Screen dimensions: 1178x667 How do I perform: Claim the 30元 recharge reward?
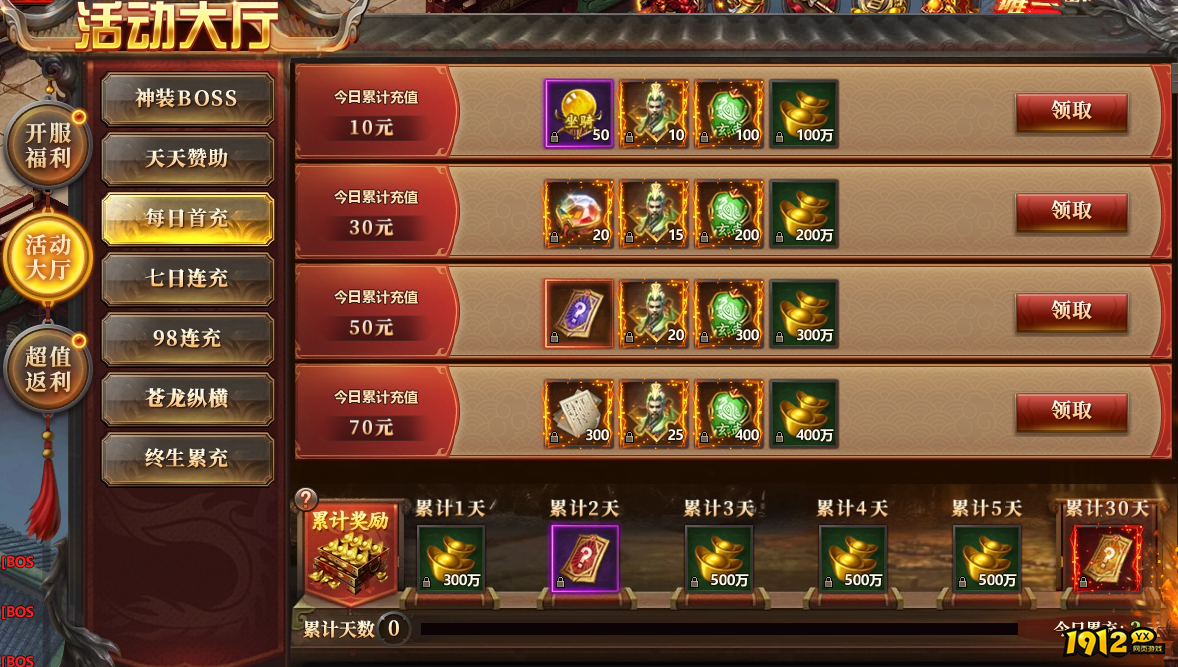pos(1071,212)
